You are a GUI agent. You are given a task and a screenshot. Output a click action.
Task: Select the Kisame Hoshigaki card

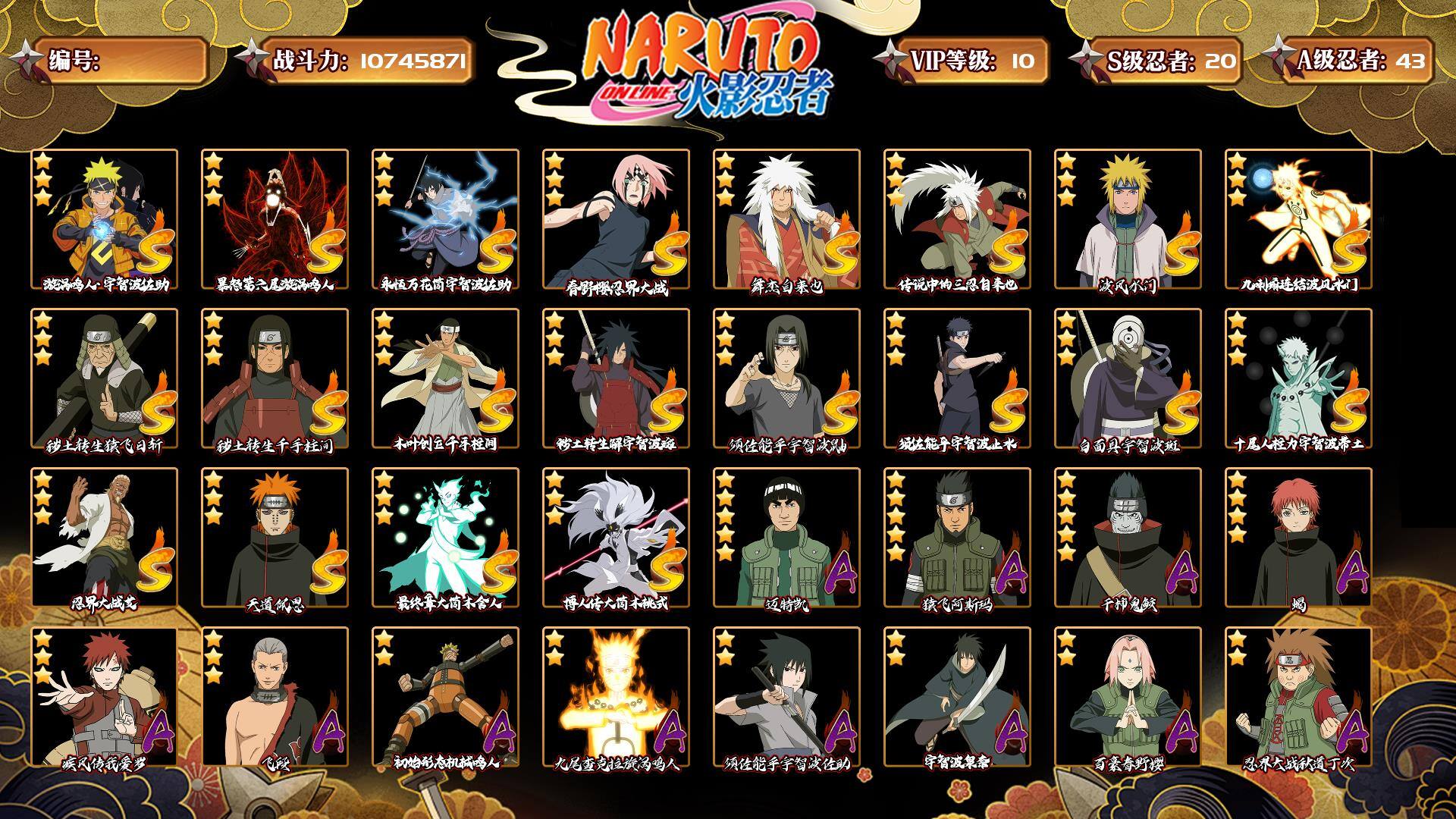pyautogui.click(x=1128, y=538)
